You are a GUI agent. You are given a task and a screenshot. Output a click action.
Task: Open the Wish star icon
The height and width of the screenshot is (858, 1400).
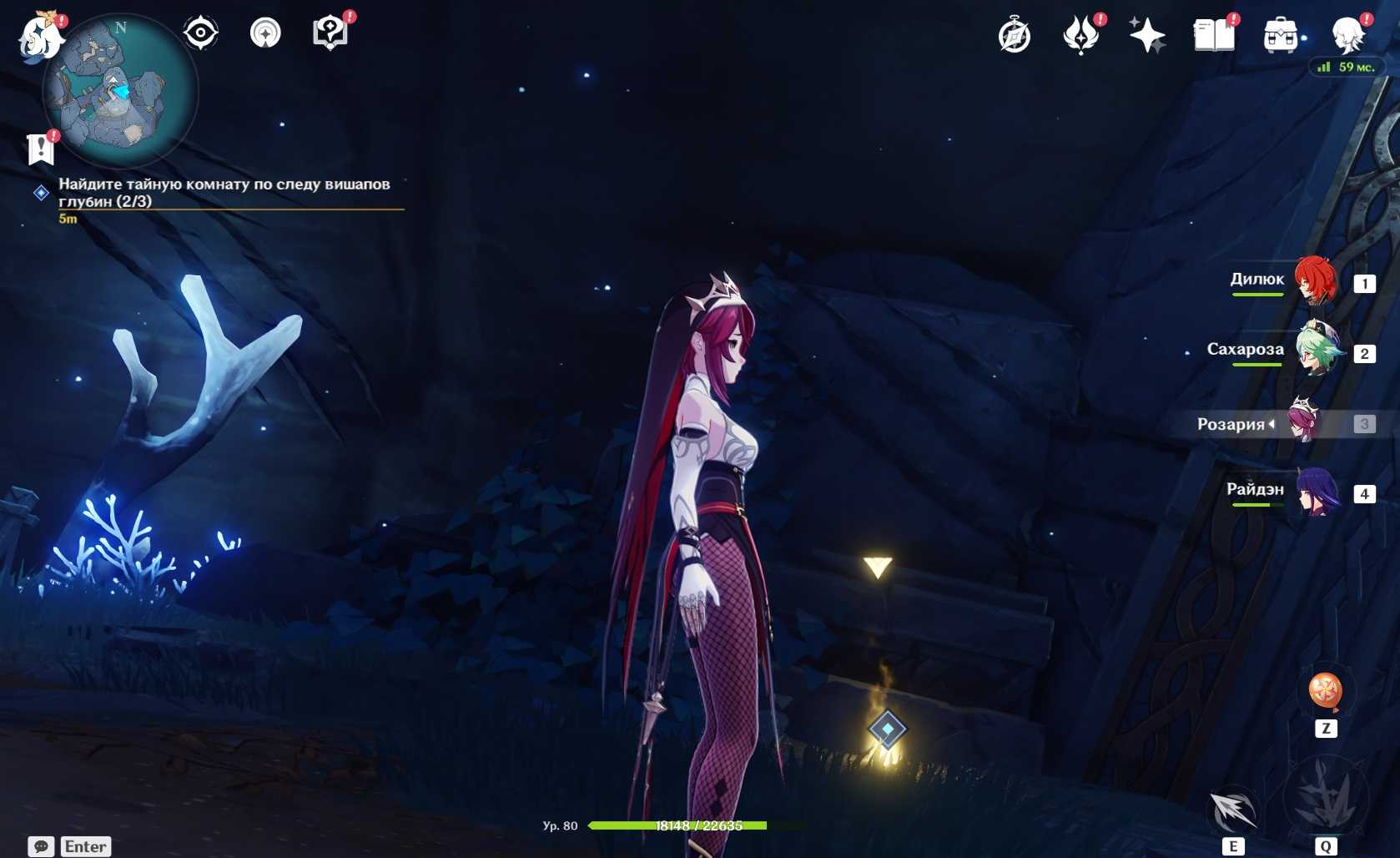[x=1147, y=36]
